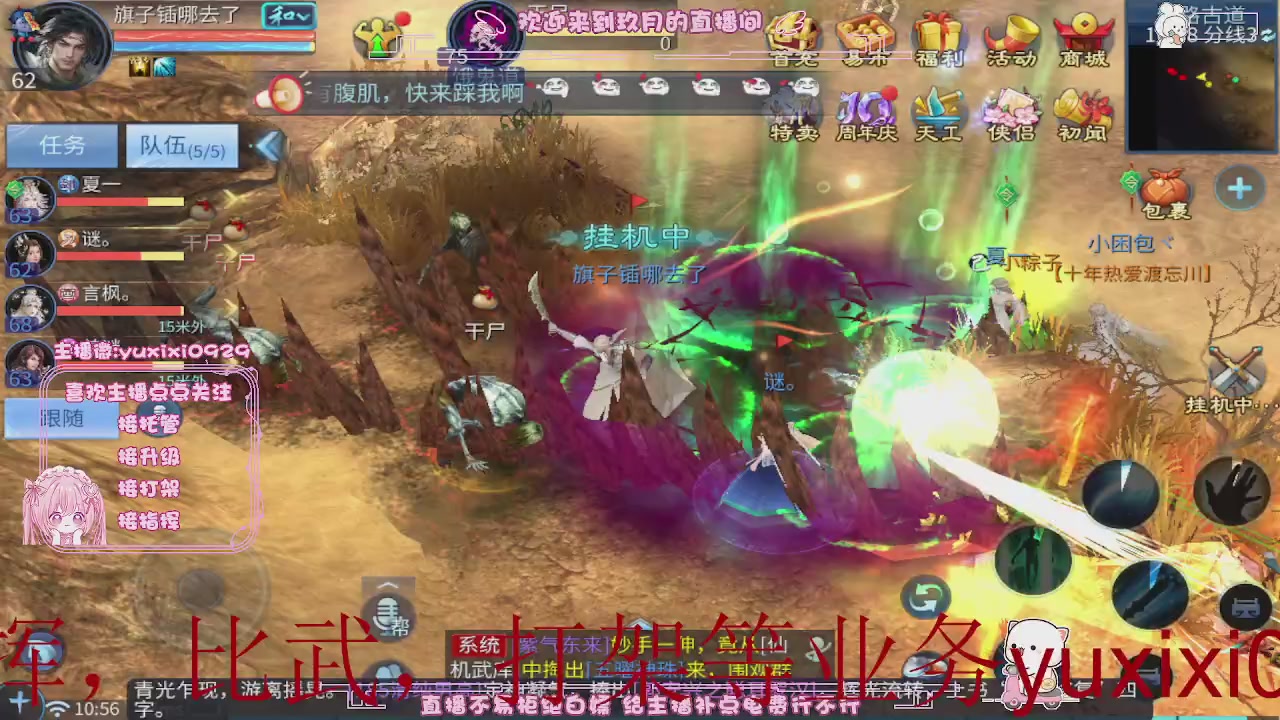
Task: Collapse the party panel with the left chevron
Action: click(x=270, y=145)
